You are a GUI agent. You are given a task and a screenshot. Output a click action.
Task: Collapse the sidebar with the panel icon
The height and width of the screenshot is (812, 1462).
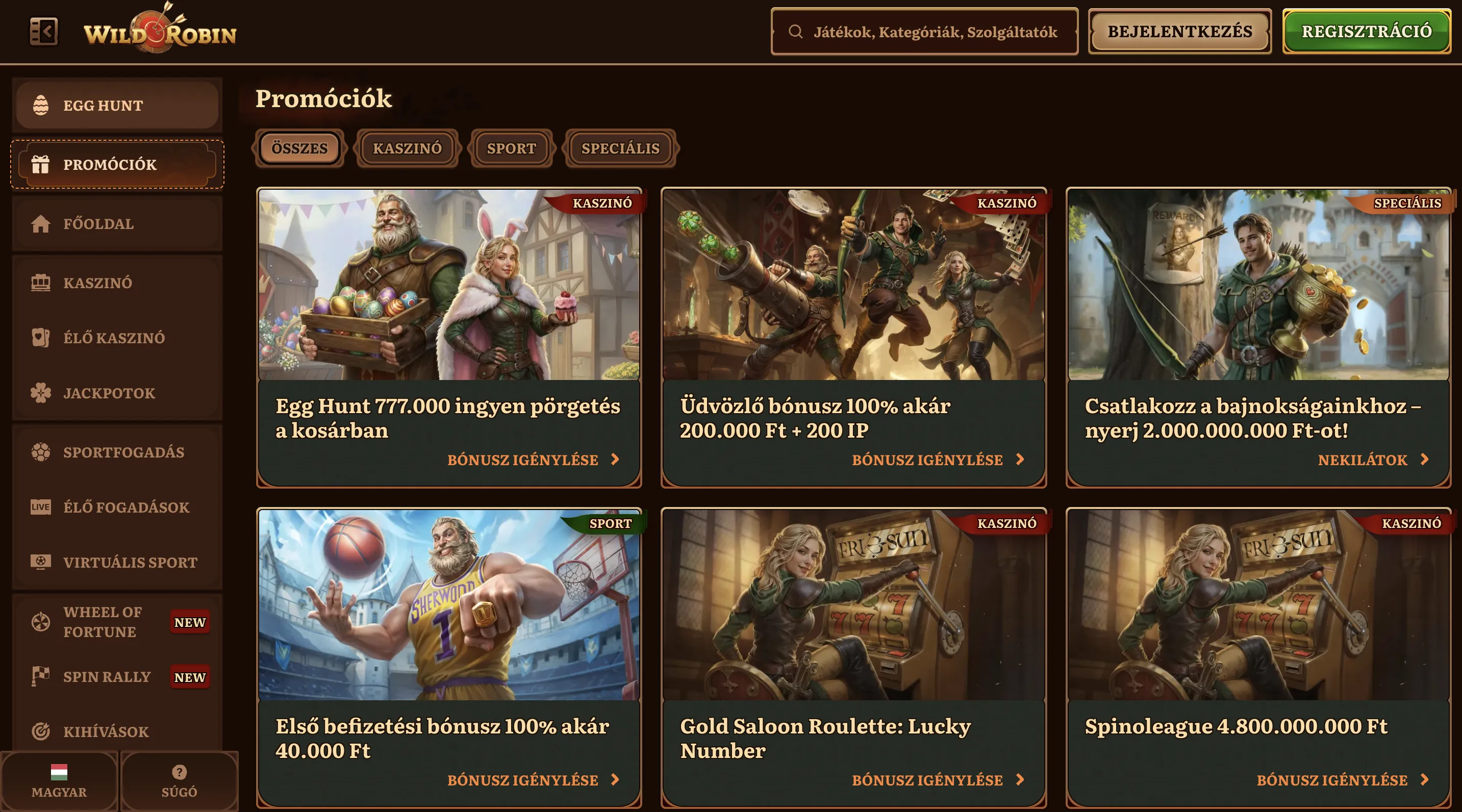(43, 31)
